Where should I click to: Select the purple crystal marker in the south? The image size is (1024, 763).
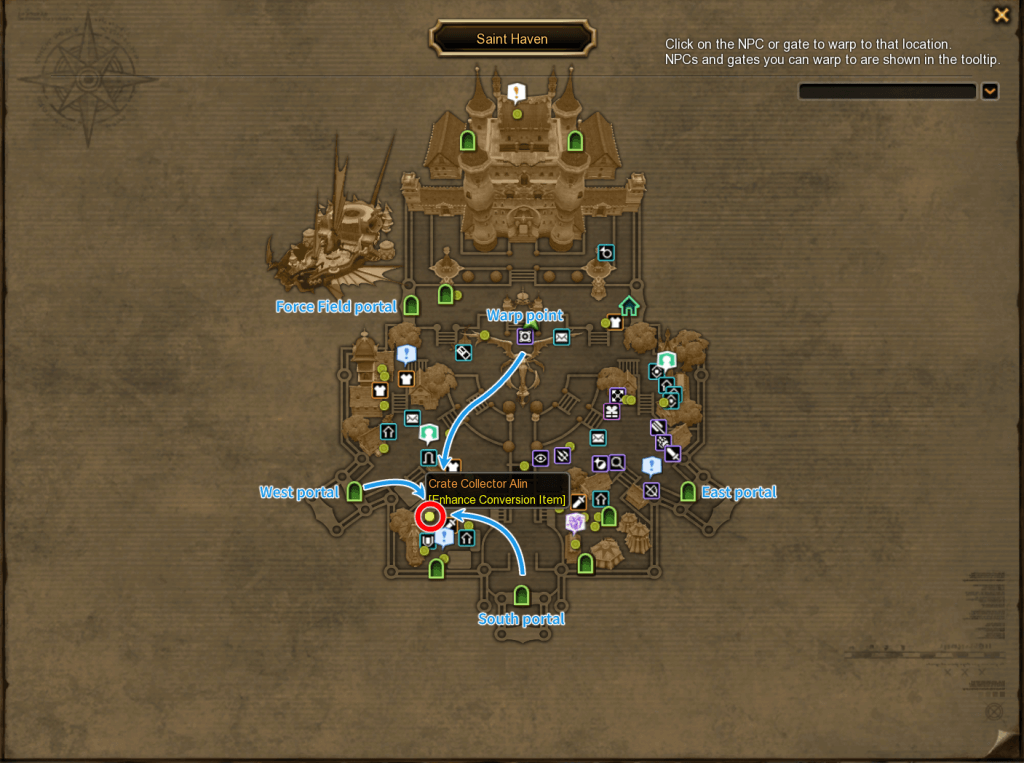pyautogui.click(x=575, y=522)
